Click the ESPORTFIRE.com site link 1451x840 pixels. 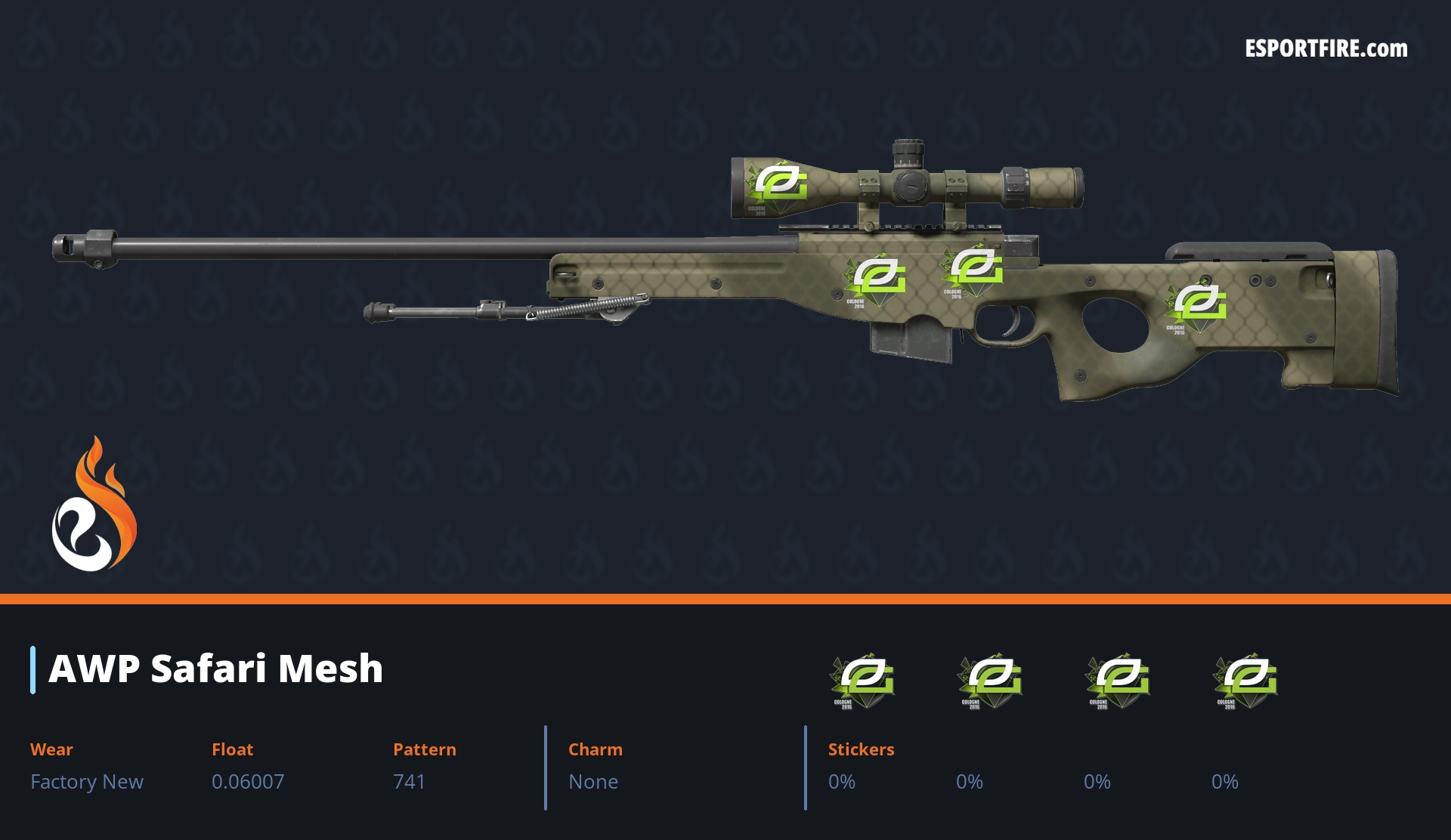[1326, 49]
